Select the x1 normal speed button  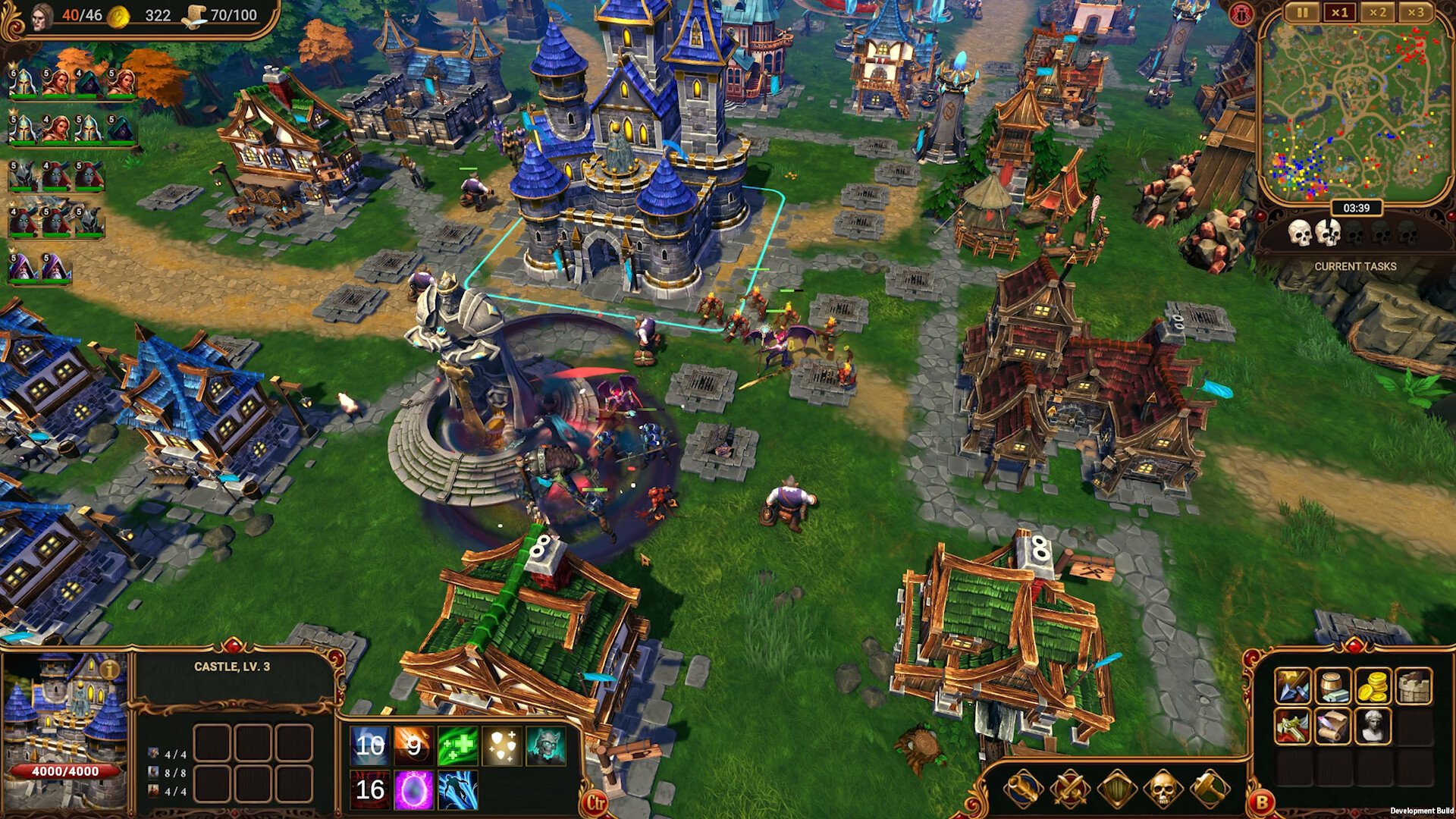click(x=1340, y=13)
